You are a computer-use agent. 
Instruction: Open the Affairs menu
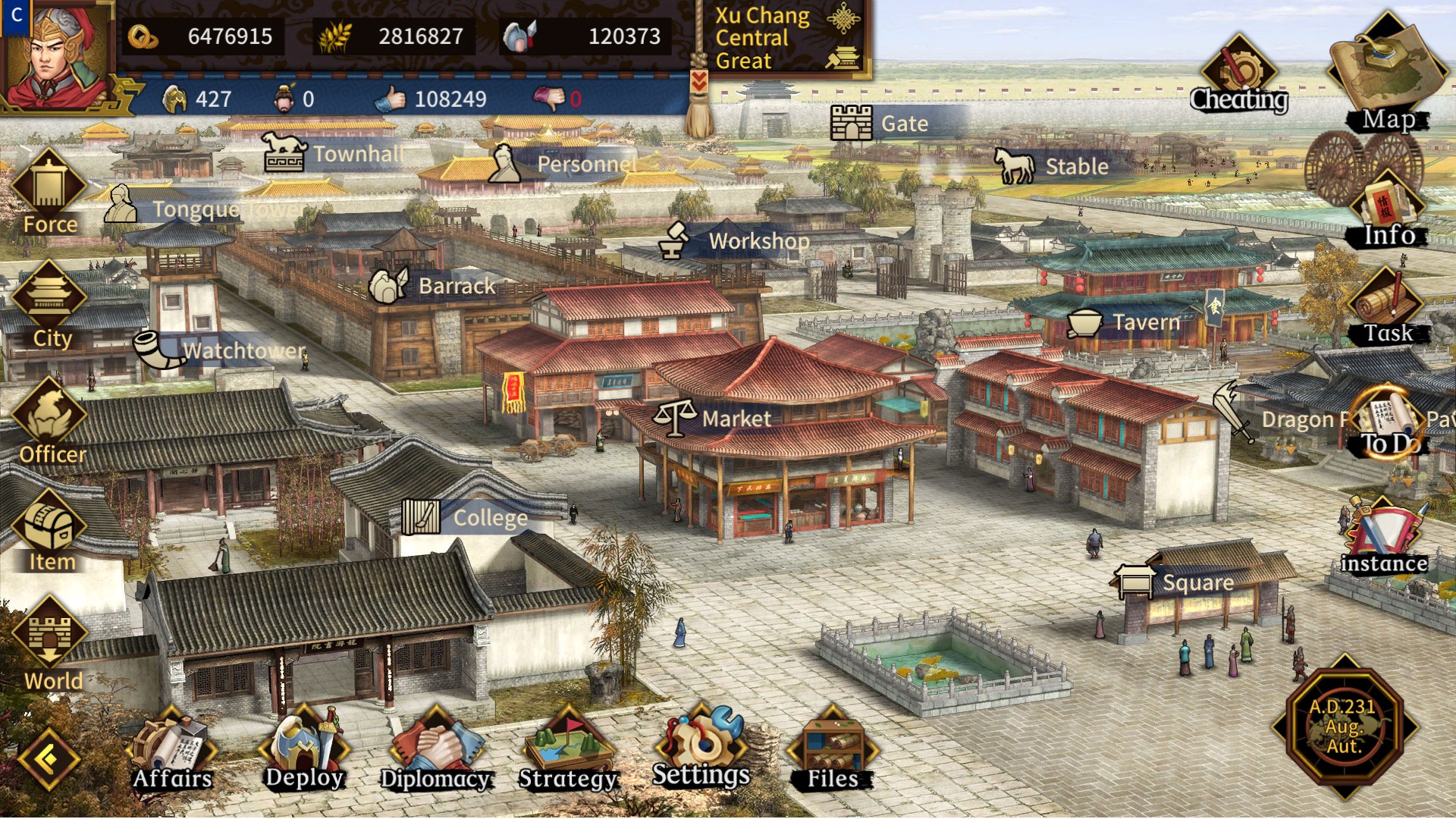coord(172,749)
